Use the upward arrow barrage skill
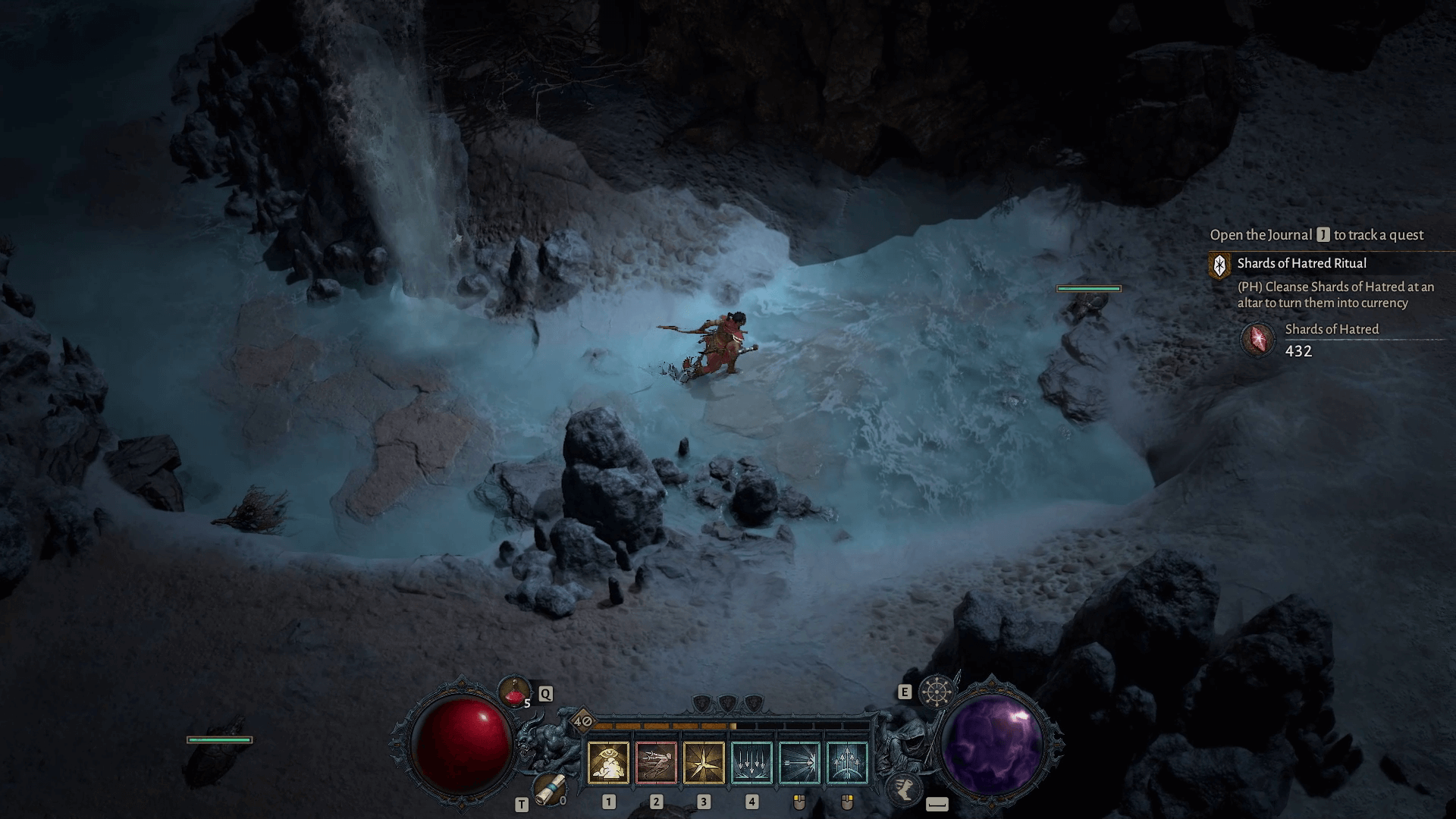 click(847, 763)
